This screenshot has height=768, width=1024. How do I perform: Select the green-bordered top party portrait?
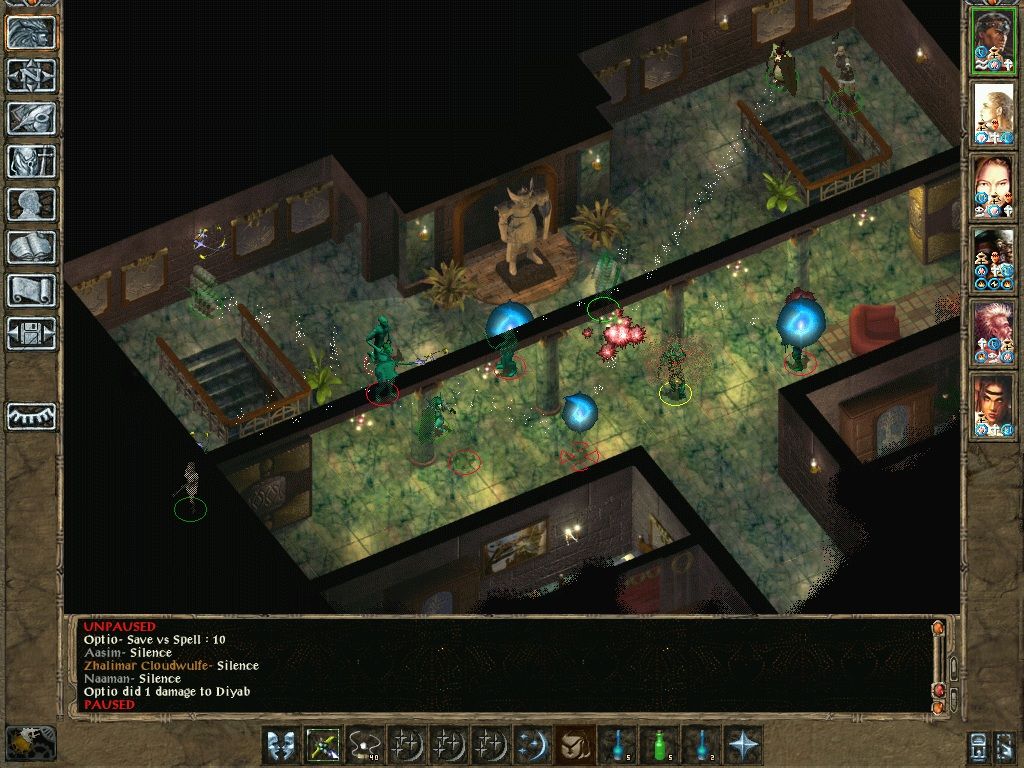(994, 40)
